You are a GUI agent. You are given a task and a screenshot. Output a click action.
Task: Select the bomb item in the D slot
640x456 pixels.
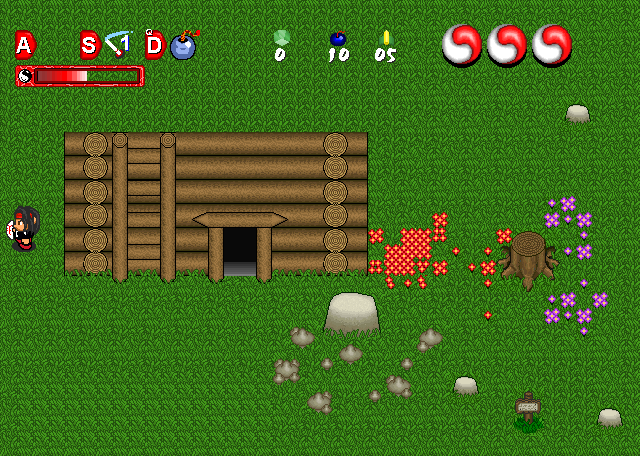click(x=183, y=45)
